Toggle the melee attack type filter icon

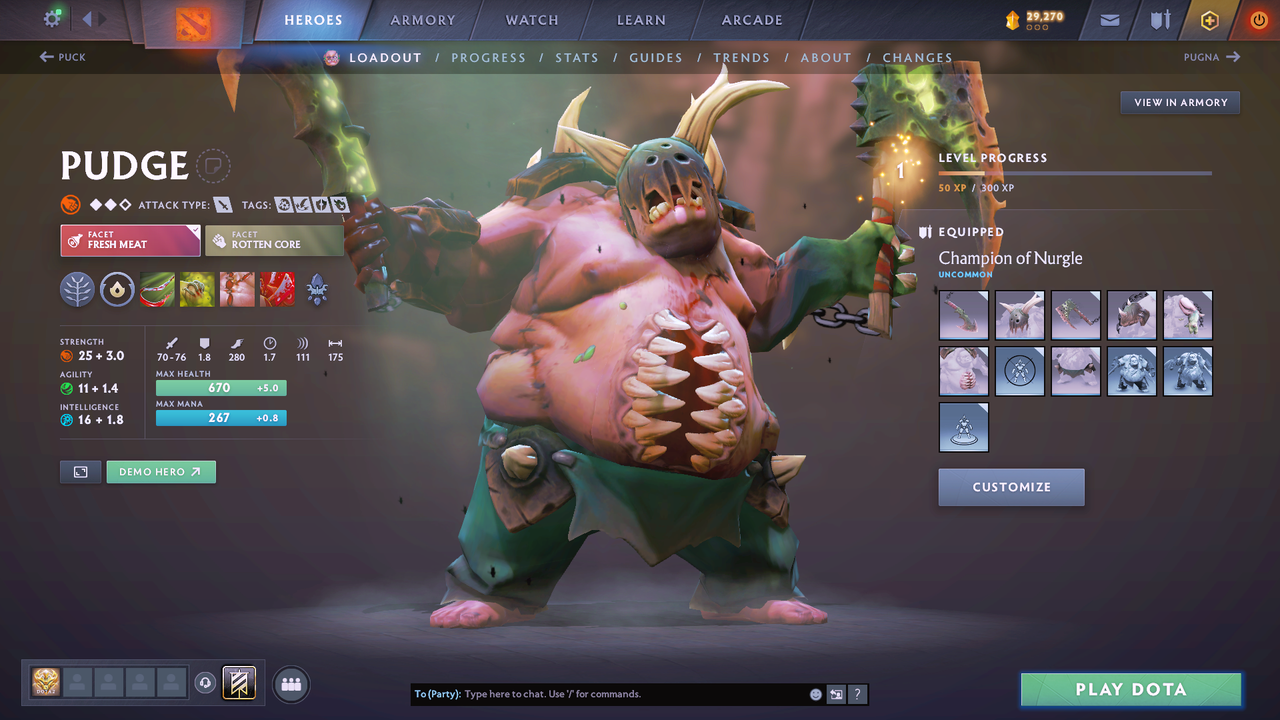point(222,204)
